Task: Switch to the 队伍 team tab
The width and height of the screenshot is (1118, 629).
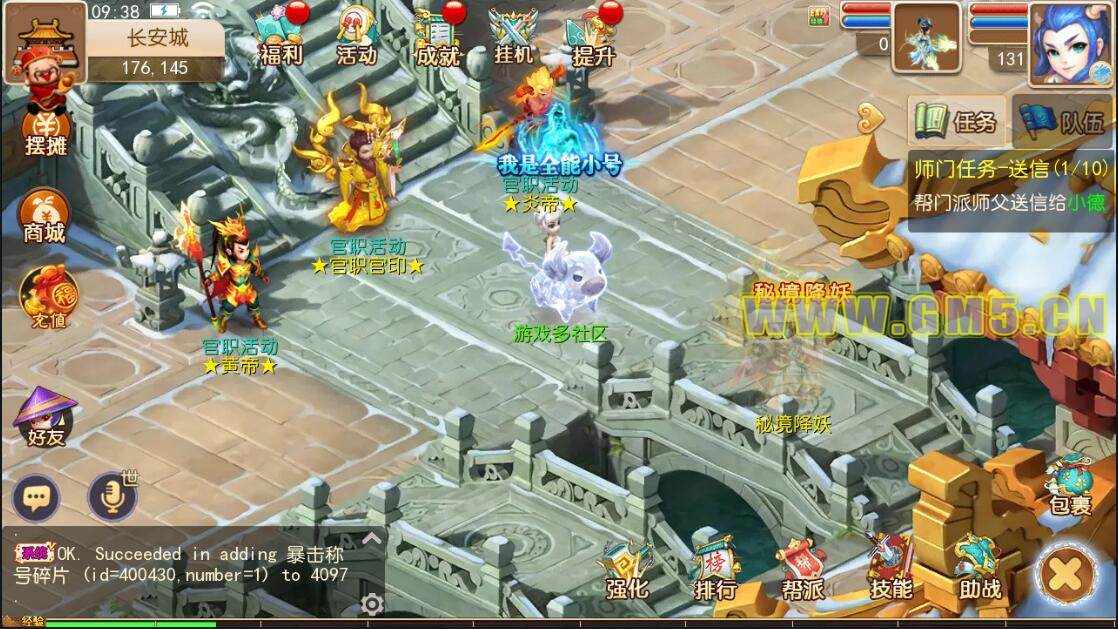Action: click(1064, 122)
